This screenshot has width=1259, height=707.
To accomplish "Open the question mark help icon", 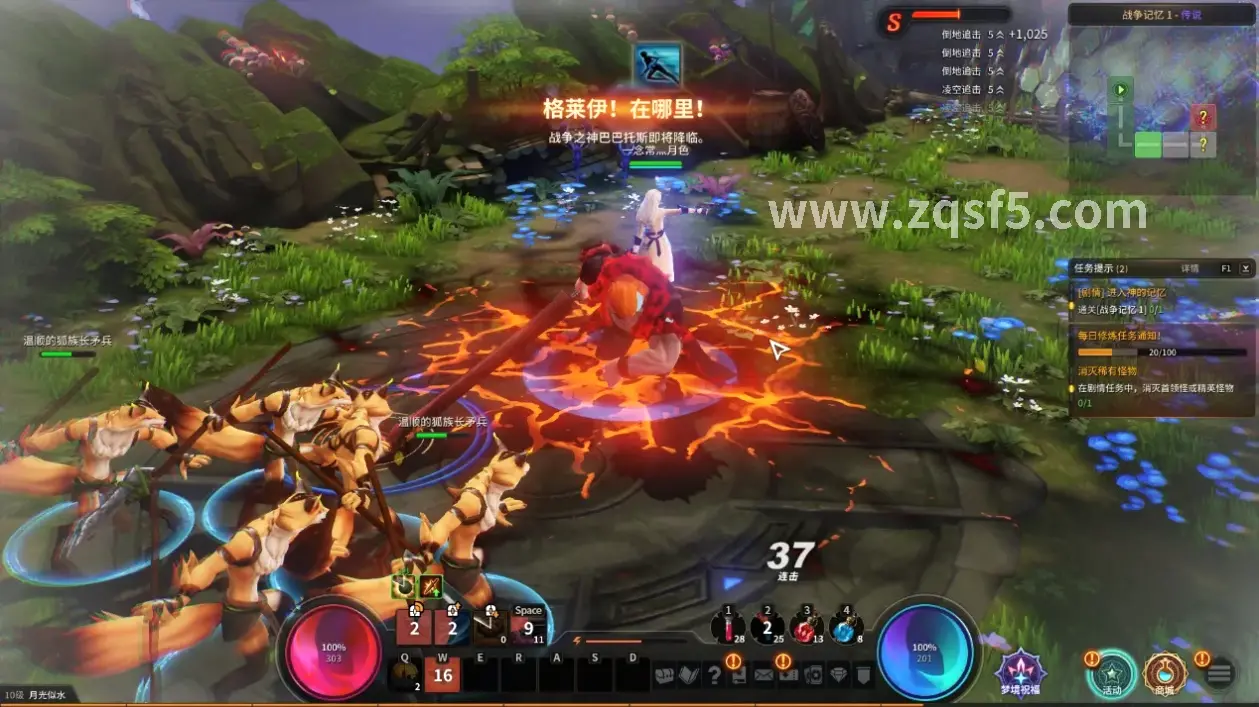I will [713, 675].
